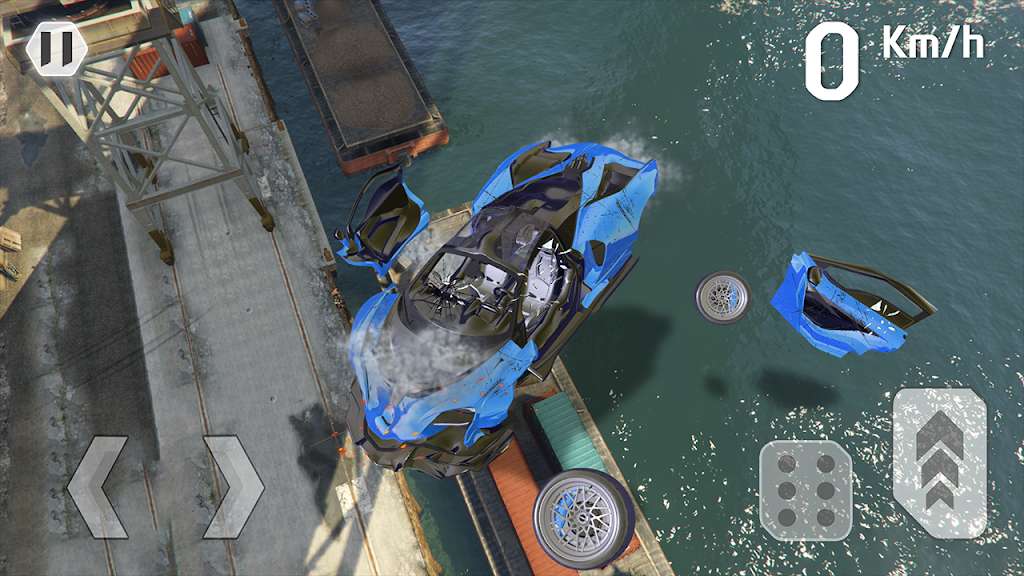Hit the accelerator pedal with up arrows
1024x576 pixels.
pos(939,462)
